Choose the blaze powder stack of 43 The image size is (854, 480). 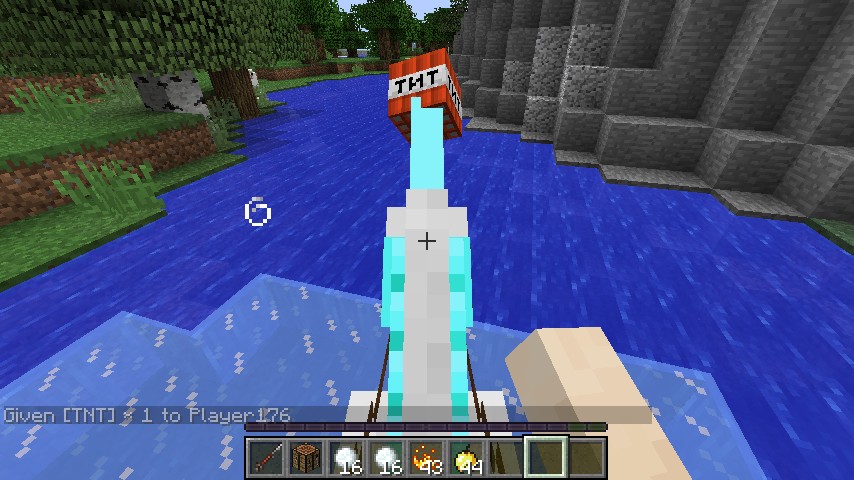pos(426,458)
